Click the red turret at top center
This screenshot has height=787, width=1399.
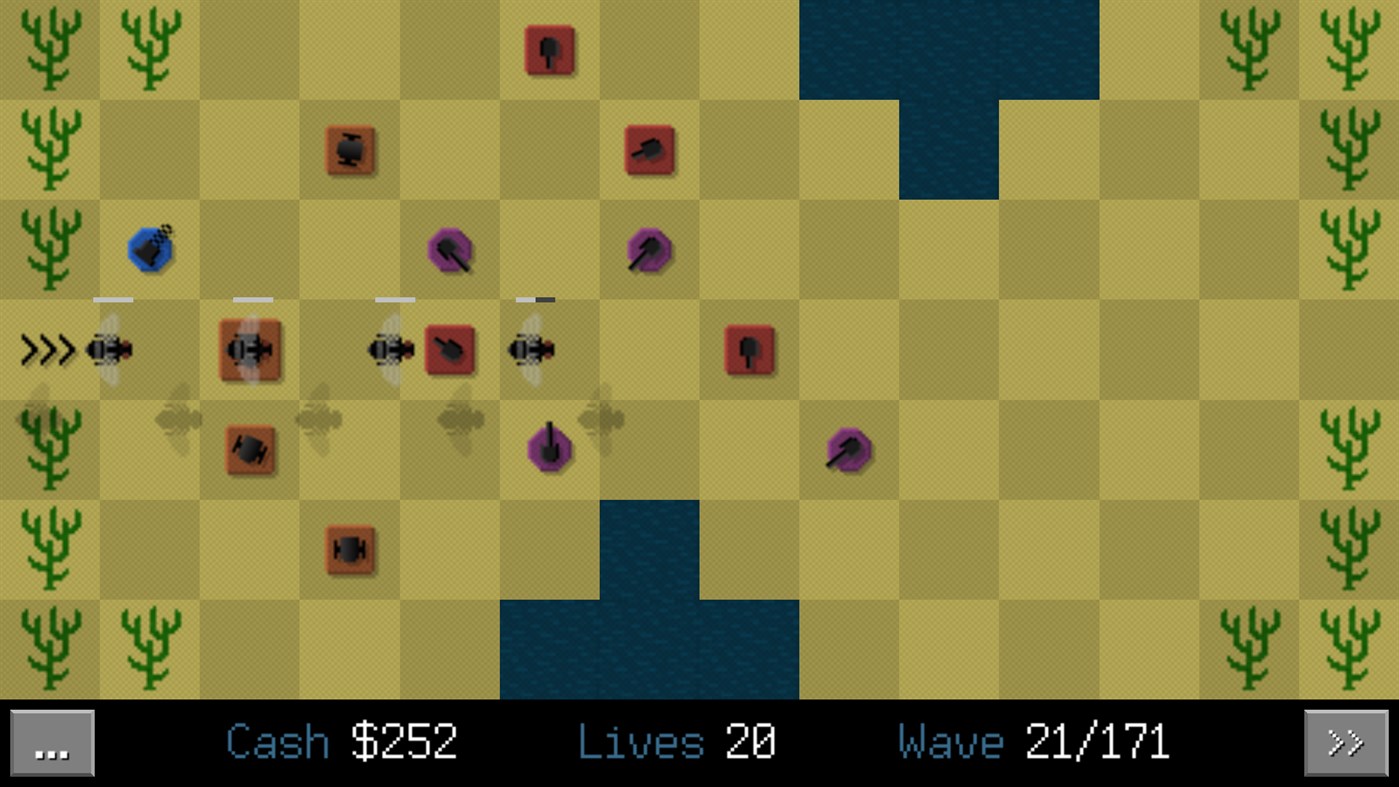(549, 50)
